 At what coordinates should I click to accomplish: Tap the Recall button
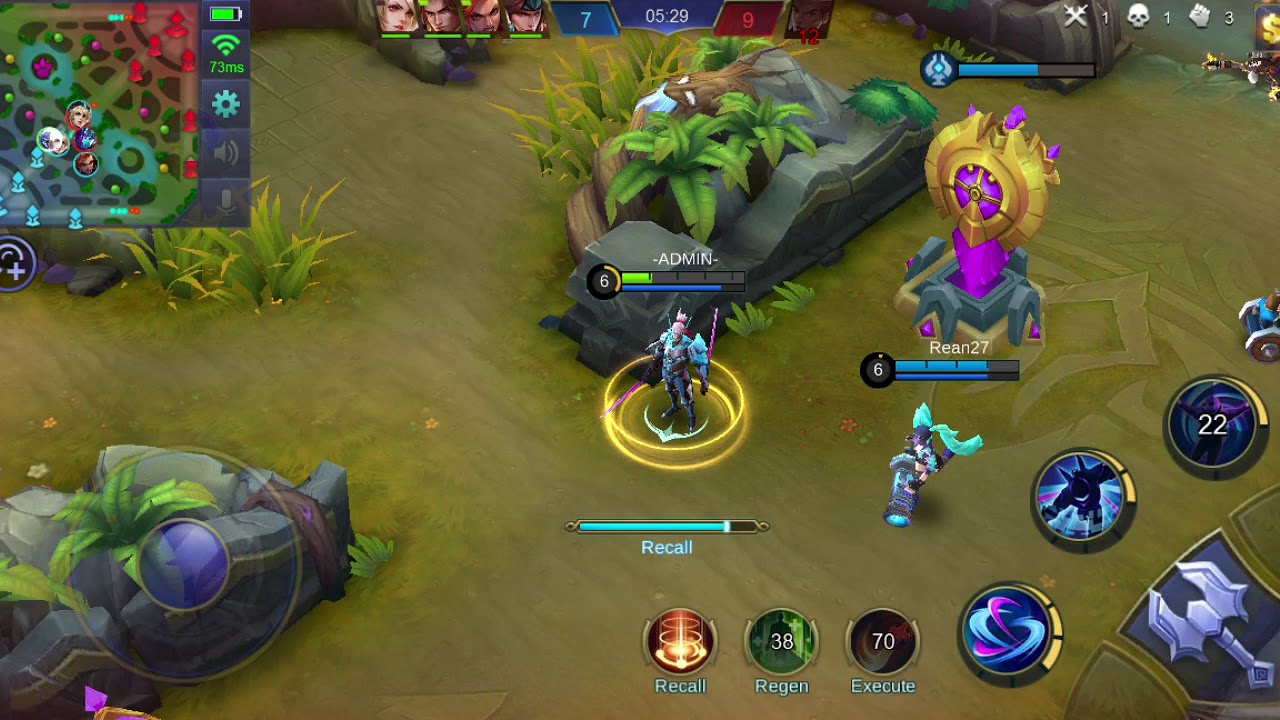tap(680, 642)
